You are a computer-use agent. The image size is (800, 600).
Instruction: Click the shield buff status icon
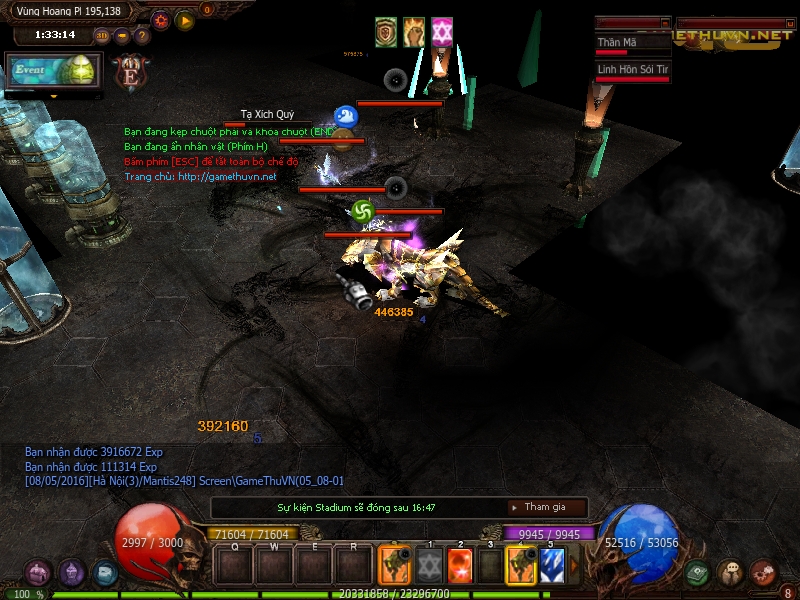coord(386,32)
